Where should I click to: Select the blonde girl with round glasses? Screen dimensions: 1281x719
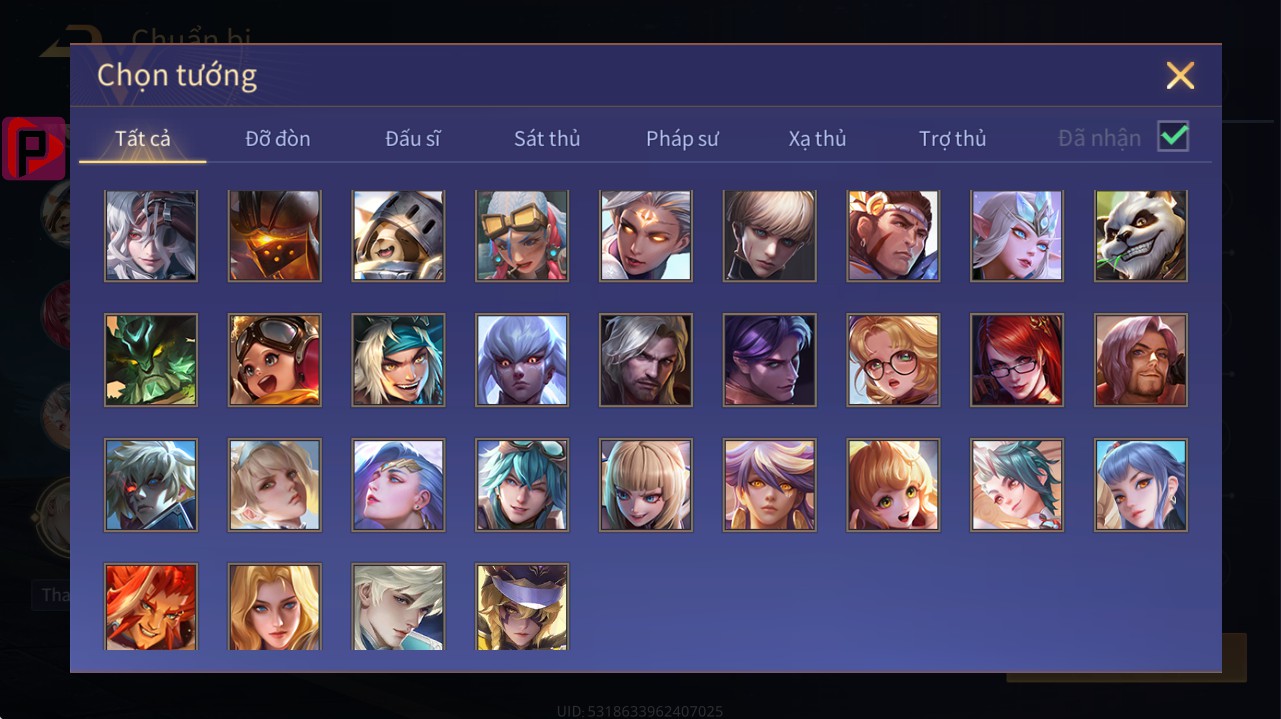pos(893,360)
